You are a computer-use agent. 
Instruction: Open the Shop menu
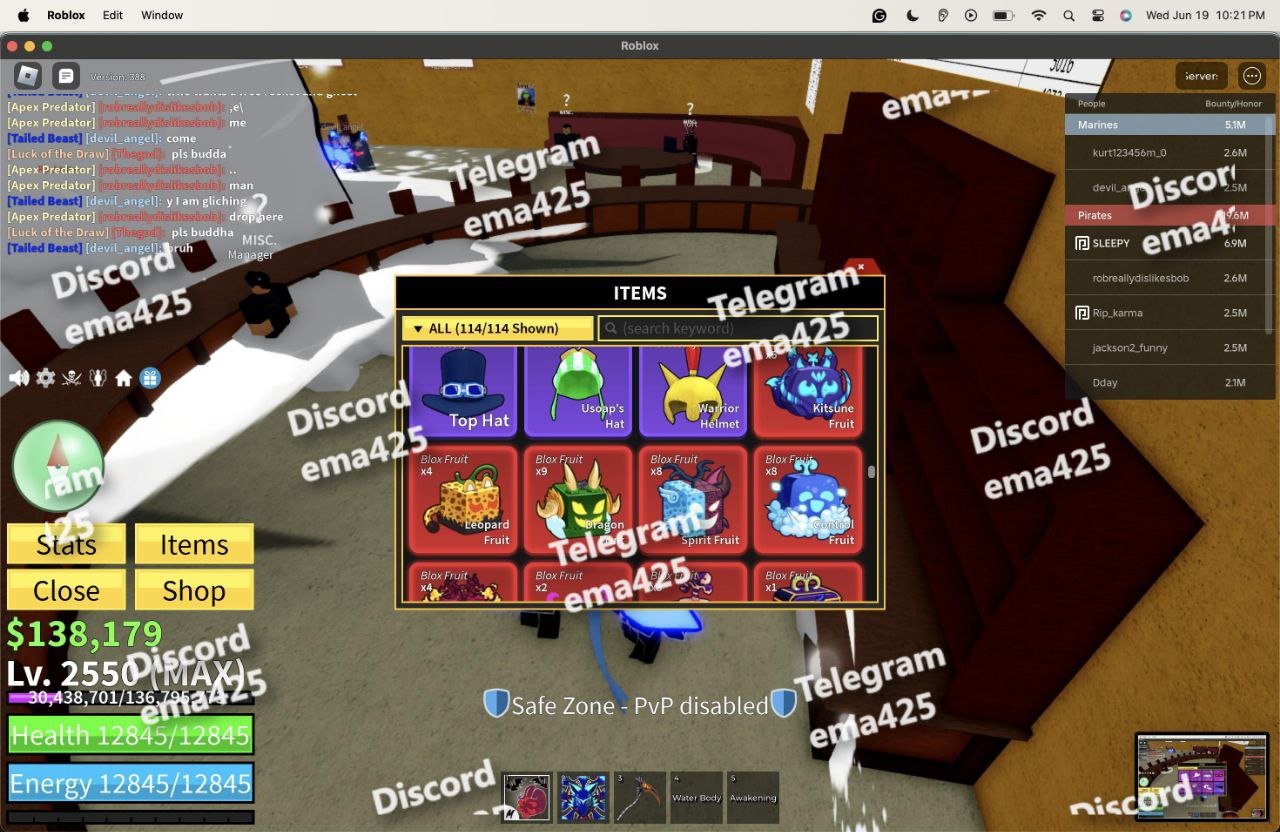(194, 590)
